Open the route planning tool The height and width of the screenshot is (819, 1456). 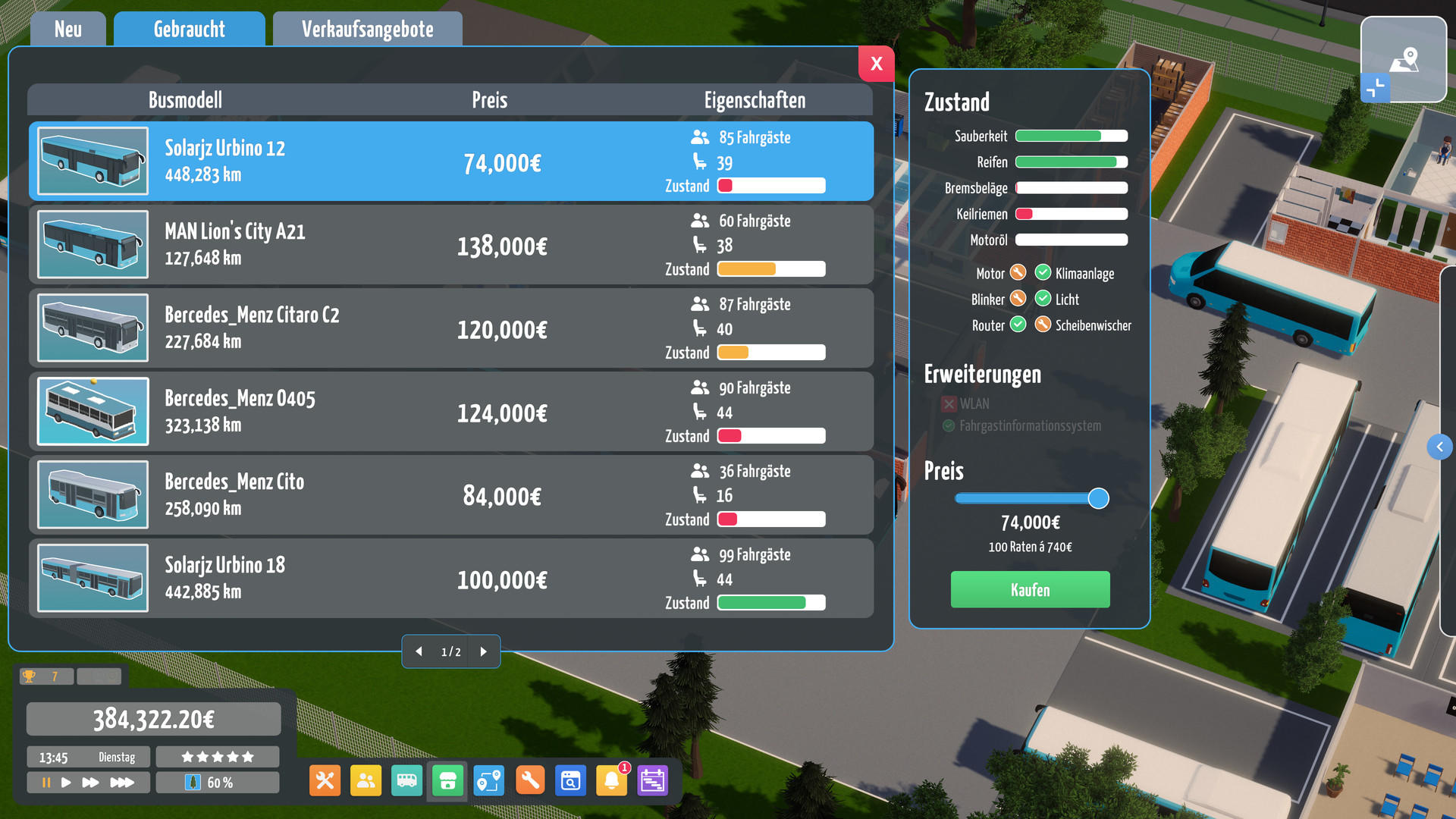pos(488,780)
